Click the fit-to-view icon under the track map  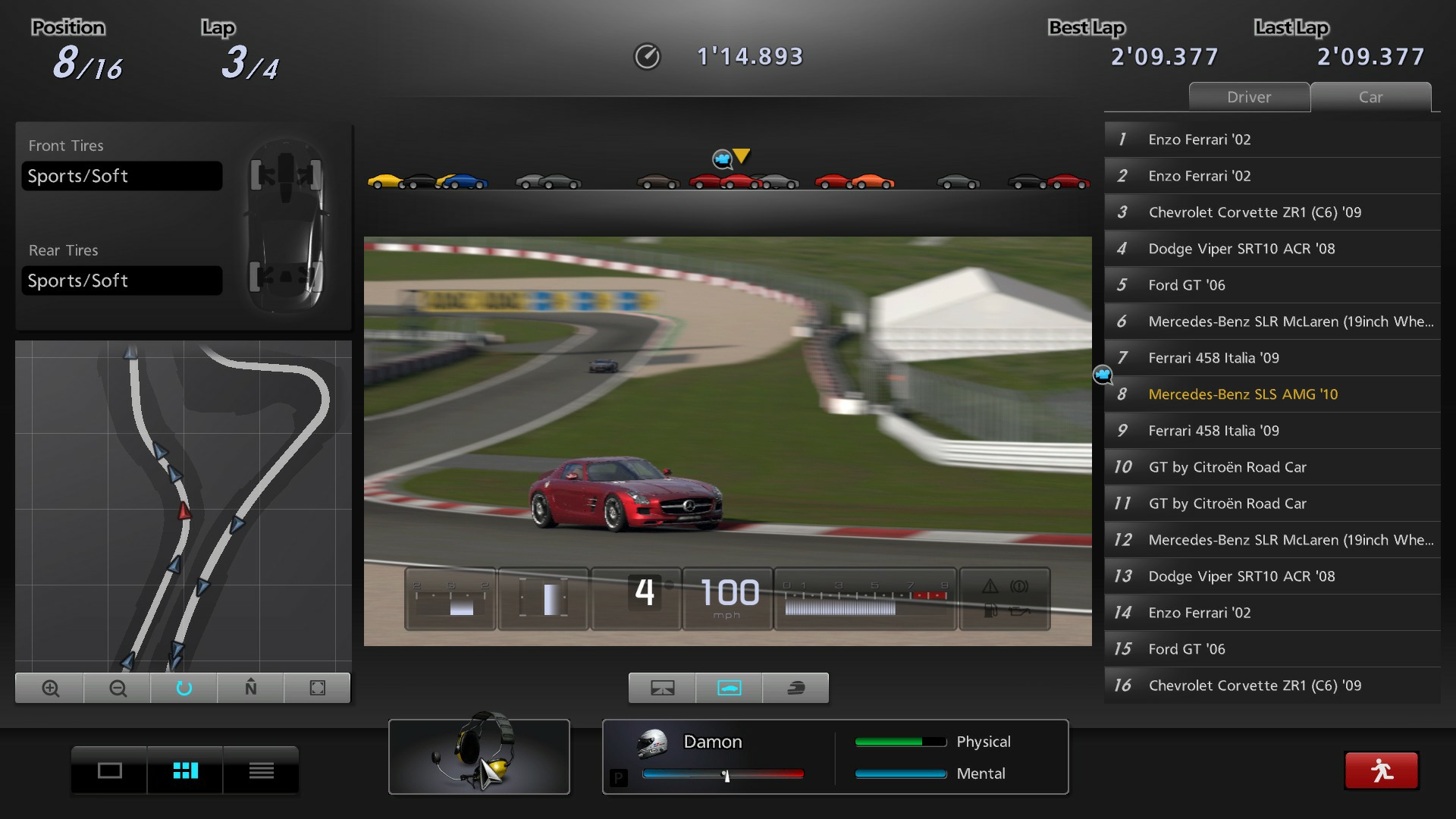click(317, 688)
